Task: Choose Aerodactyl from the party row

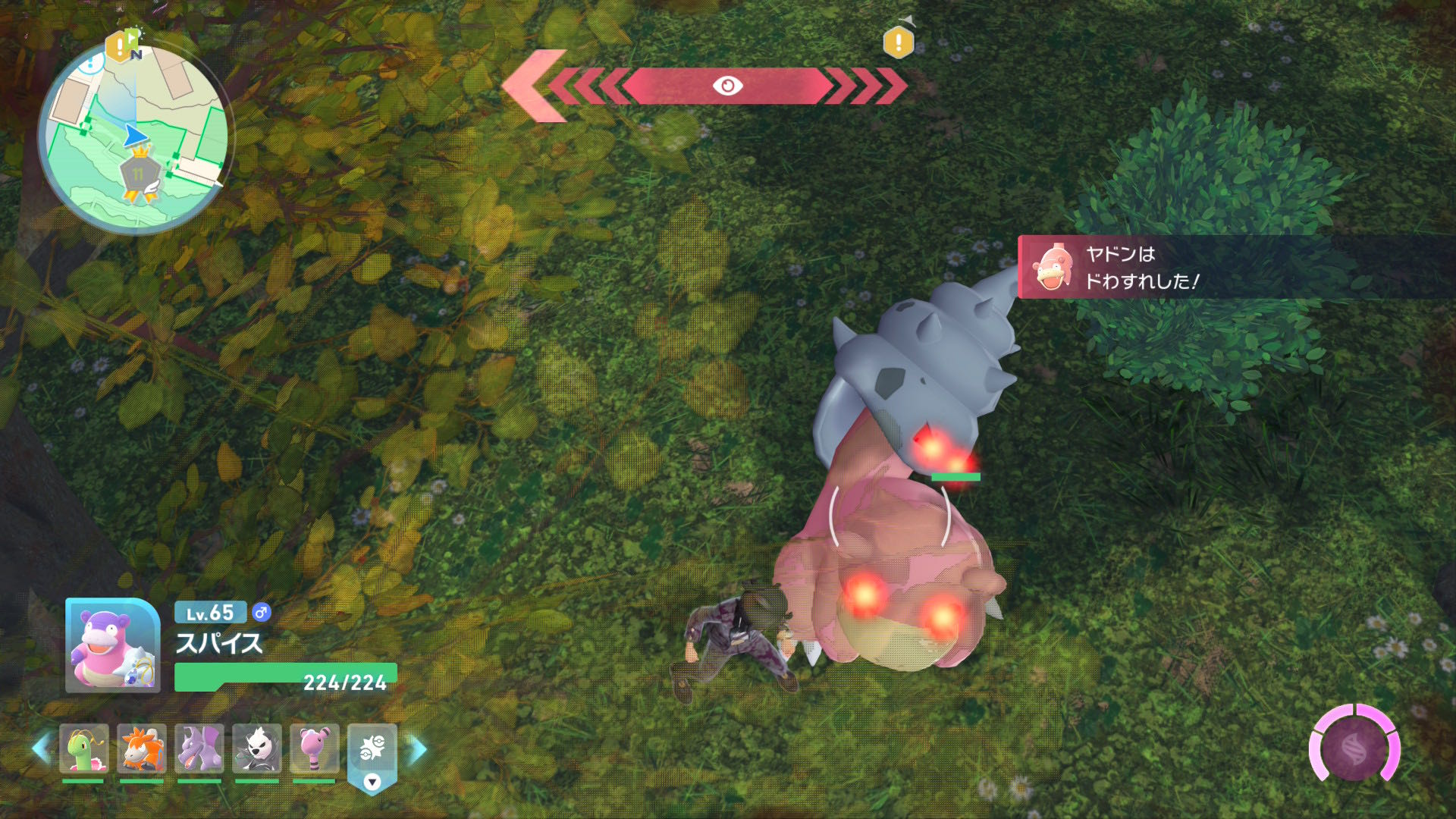Action: [199, 748]
